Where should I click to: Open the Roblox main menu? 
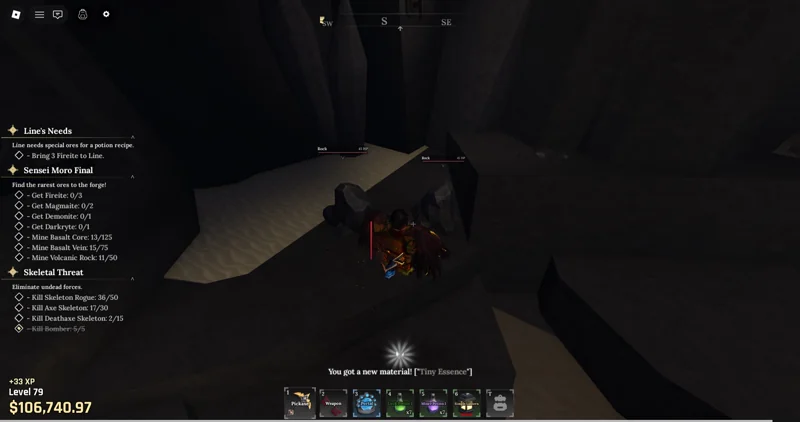[x=16, y=14]
